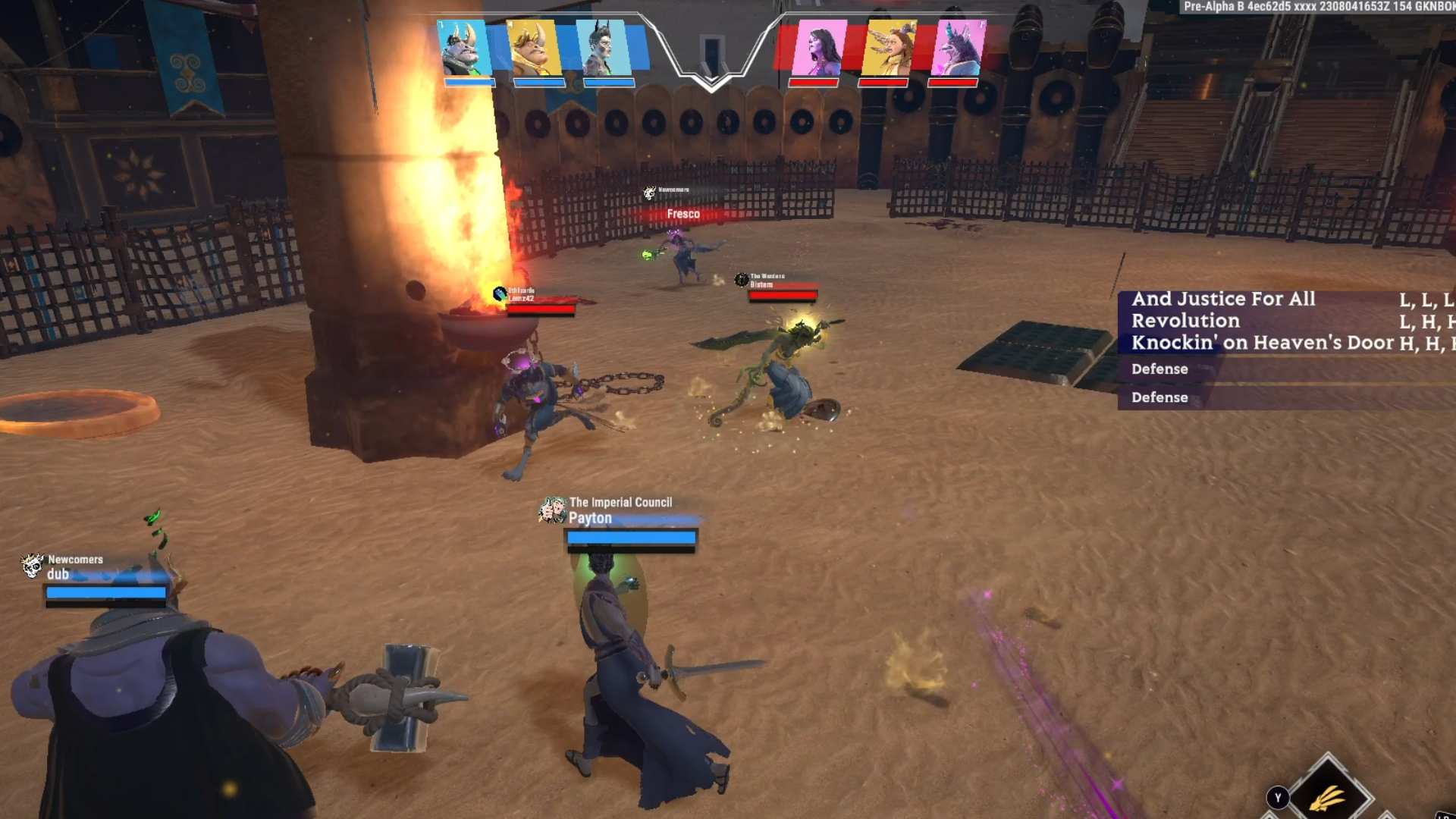
Task: Choose the feather-haired woman portrait on yellow background
Action: [887, 48]
